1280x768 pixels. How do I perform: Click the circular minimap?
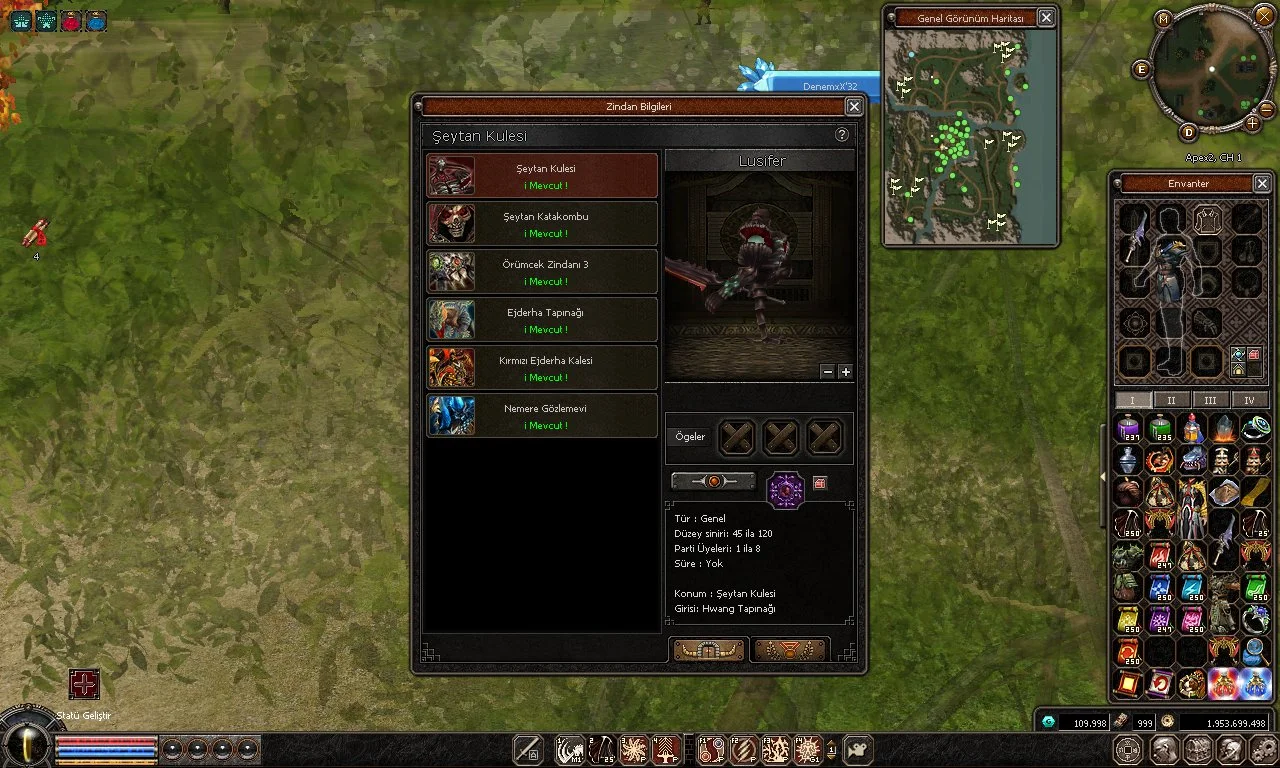coord(1211,69)
